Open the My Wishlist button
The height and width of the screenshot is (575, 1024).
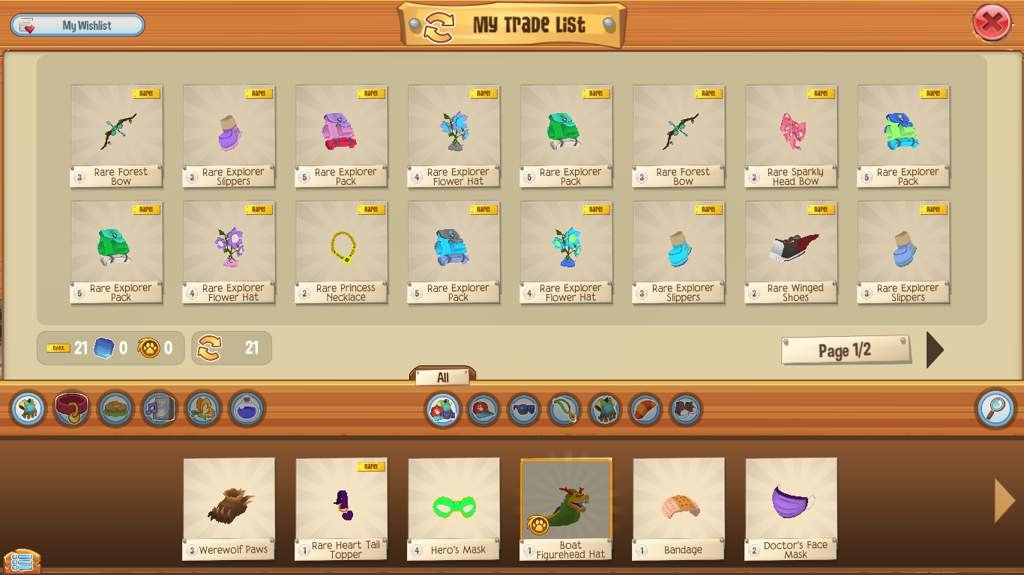pyautogui.click(x=78, y=26)
